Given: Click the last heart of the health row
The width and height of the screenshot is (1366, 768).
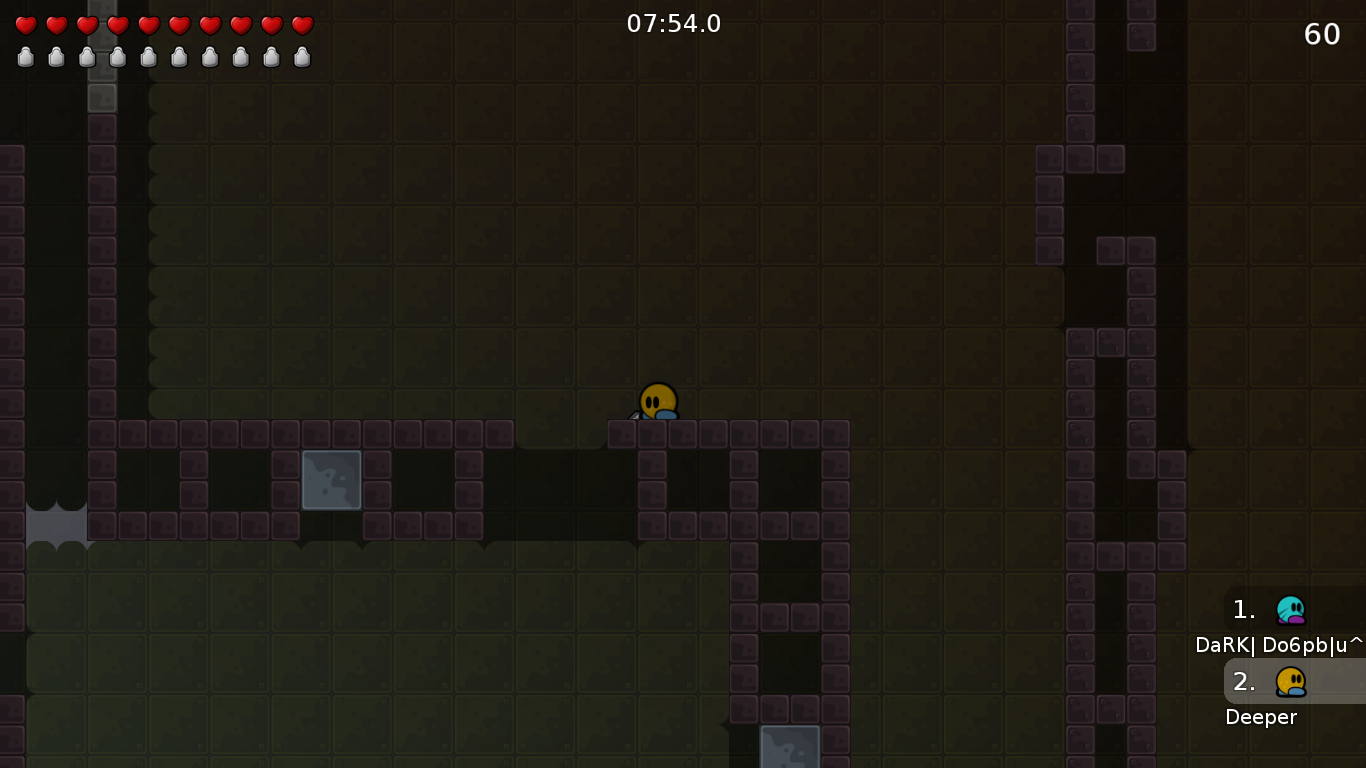Looking at the screenshot, I should click(300, 24).
